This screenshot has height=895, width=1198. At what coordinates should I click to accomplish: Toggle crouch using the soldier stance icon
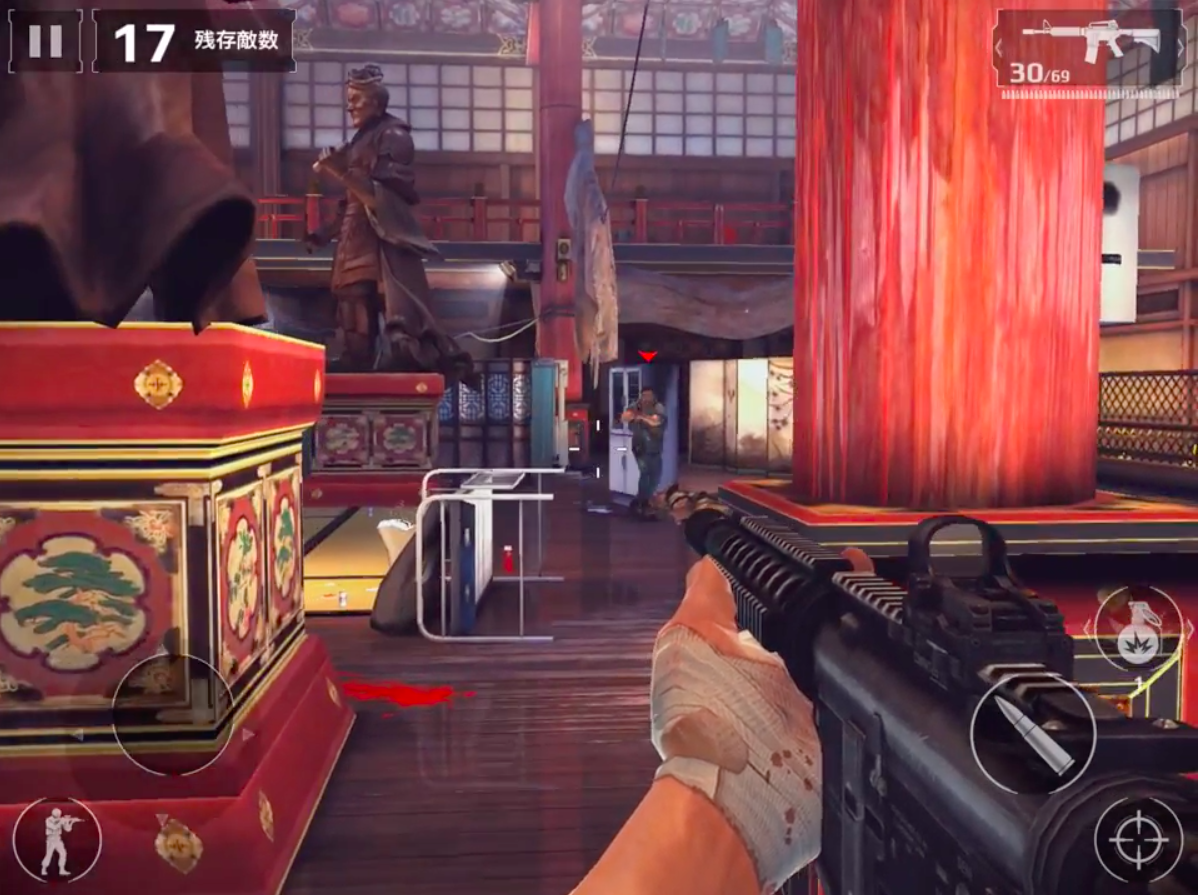[57, 840]
